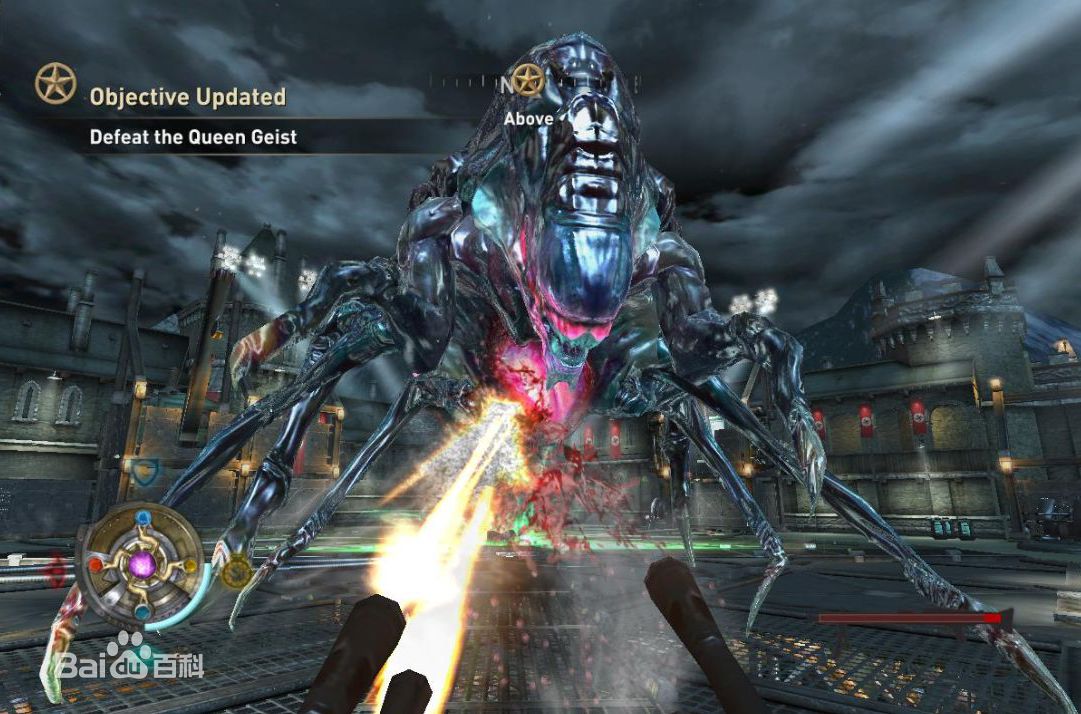The width and height of the screenshot is (1081, 714).
Task: Select the compass objective star marker
Action: 527,82
